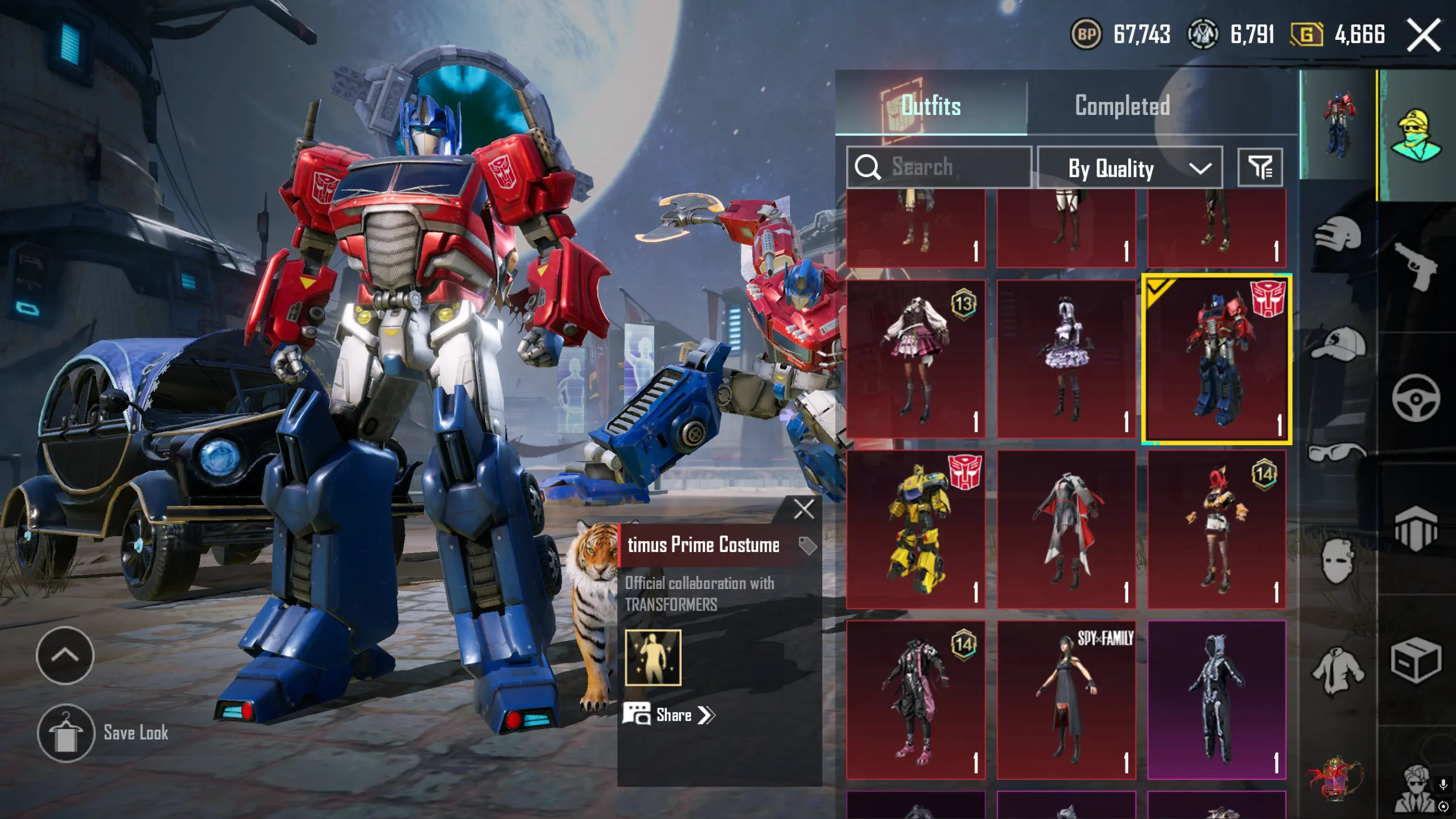Open the pistol weapon skins category
The height and width of the screenshot is (819, 1456).
(1416, 266)
